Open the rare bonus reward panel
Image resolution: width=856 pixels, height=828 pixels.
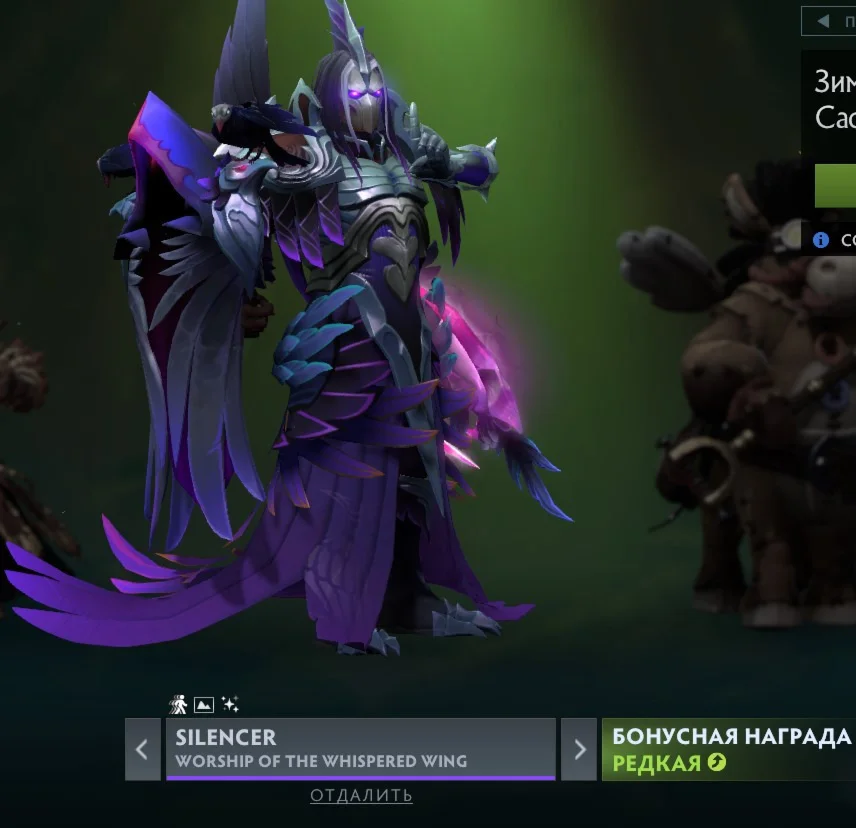[x=729, y=749]
